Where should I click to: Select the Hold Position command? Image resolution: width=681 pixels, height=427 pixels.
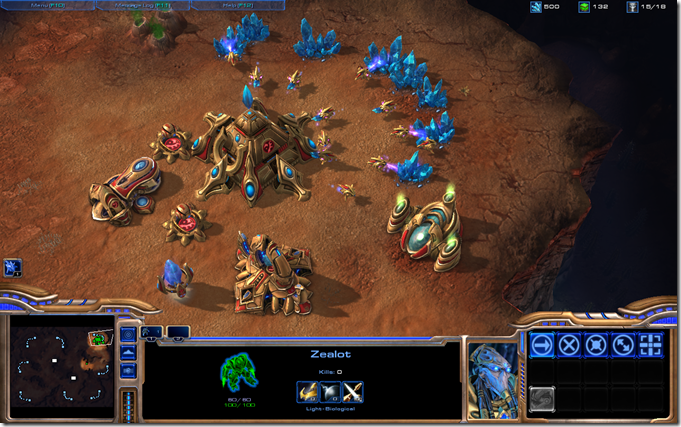pyautogui.click(x=596, y=346)
